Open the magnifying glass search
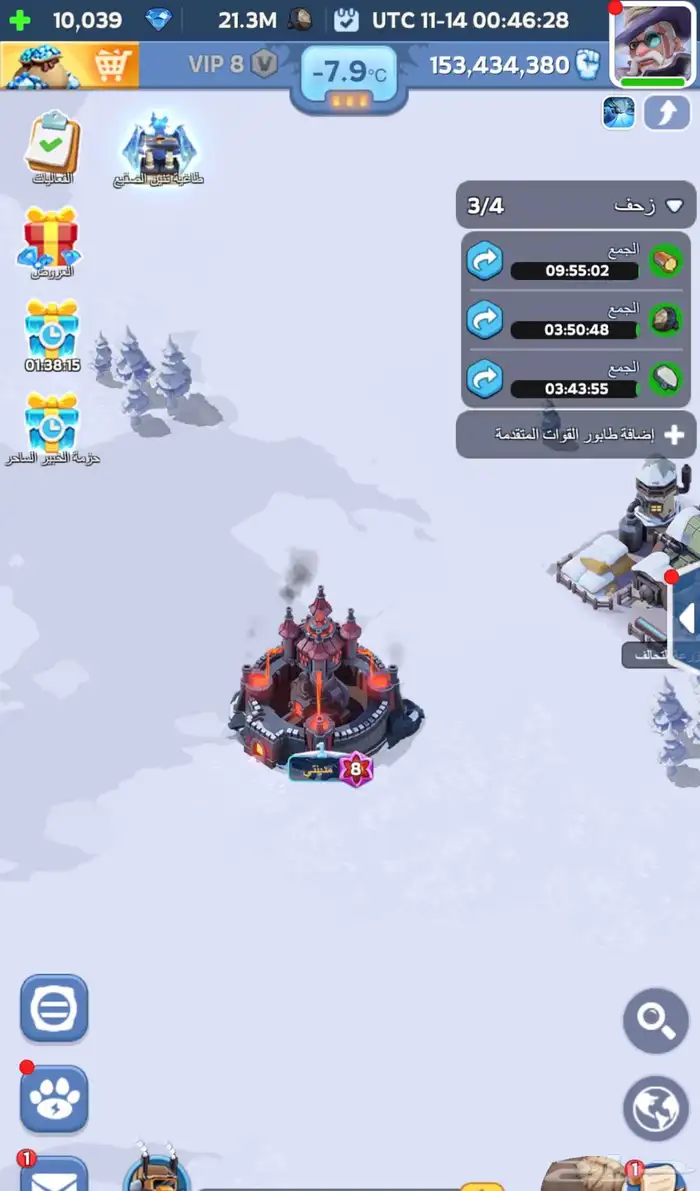This screenshot has width=700, height=1191. (656, 1020)
